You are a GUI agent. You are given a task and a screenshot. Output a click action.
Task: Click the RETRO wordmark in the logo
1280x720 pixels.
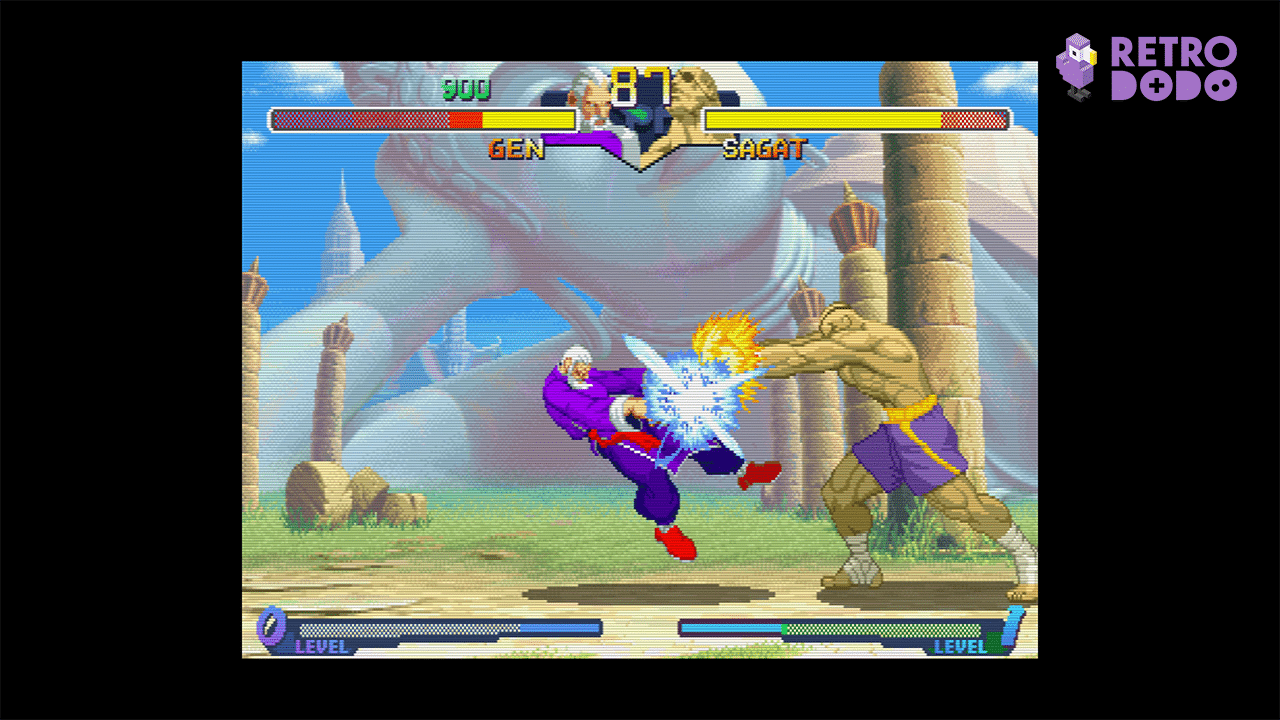pyautogui.click(x=1174, y=50)
